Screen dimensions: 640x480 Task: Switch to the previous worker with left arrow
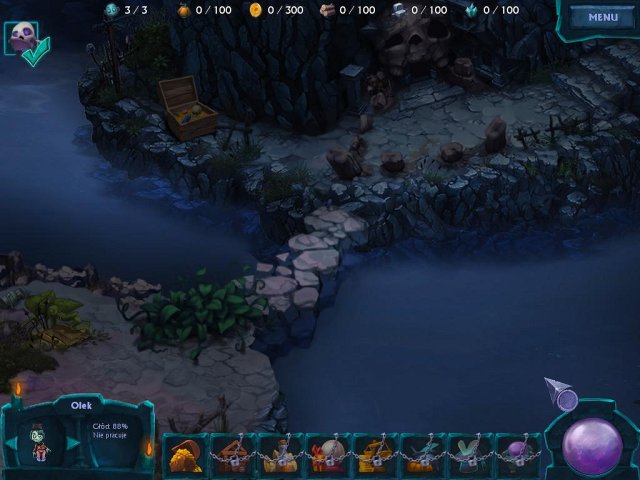click(12, 443)
